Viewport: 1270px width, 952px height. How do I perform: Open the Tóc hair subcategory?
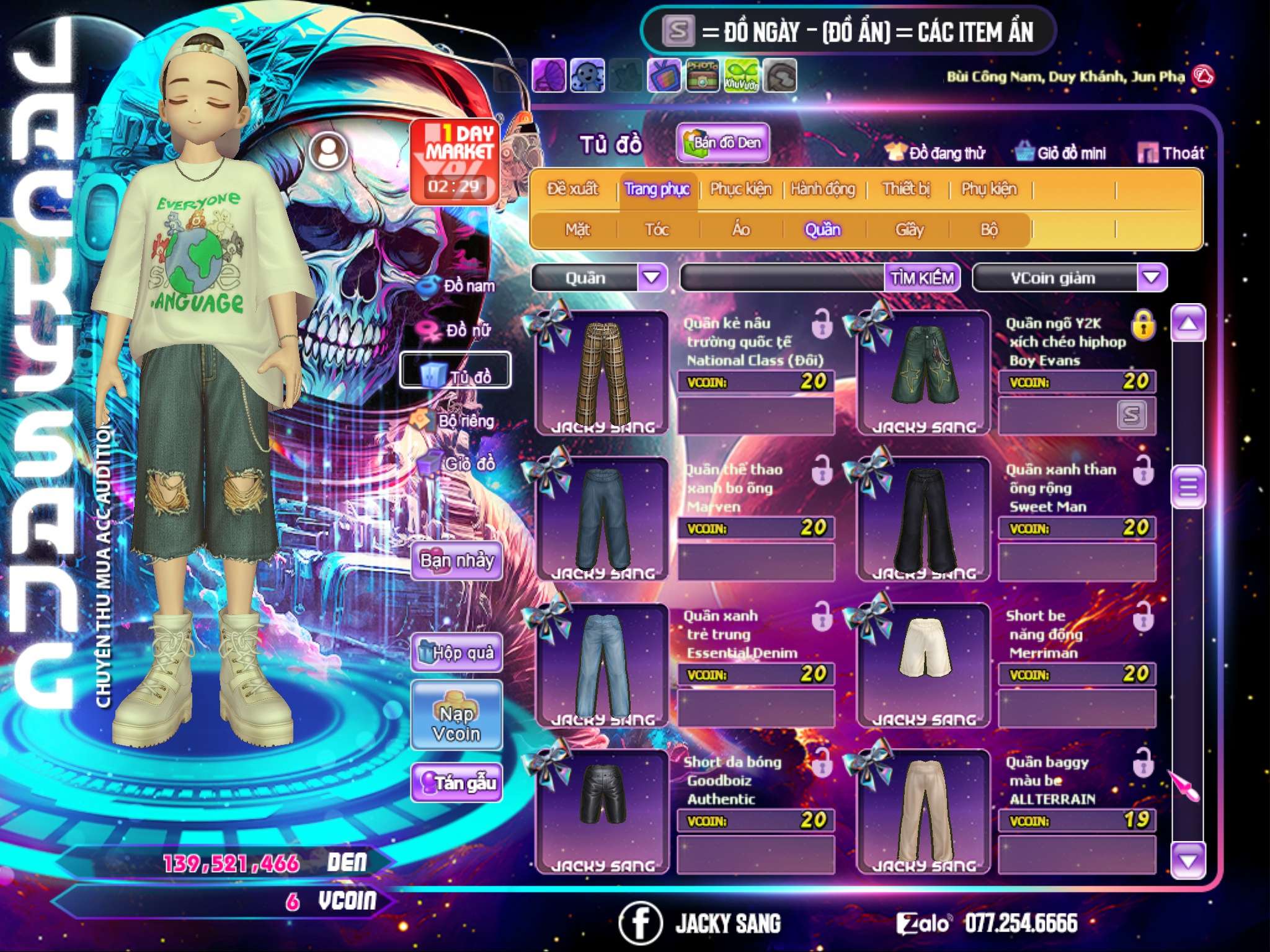(657, 230)
